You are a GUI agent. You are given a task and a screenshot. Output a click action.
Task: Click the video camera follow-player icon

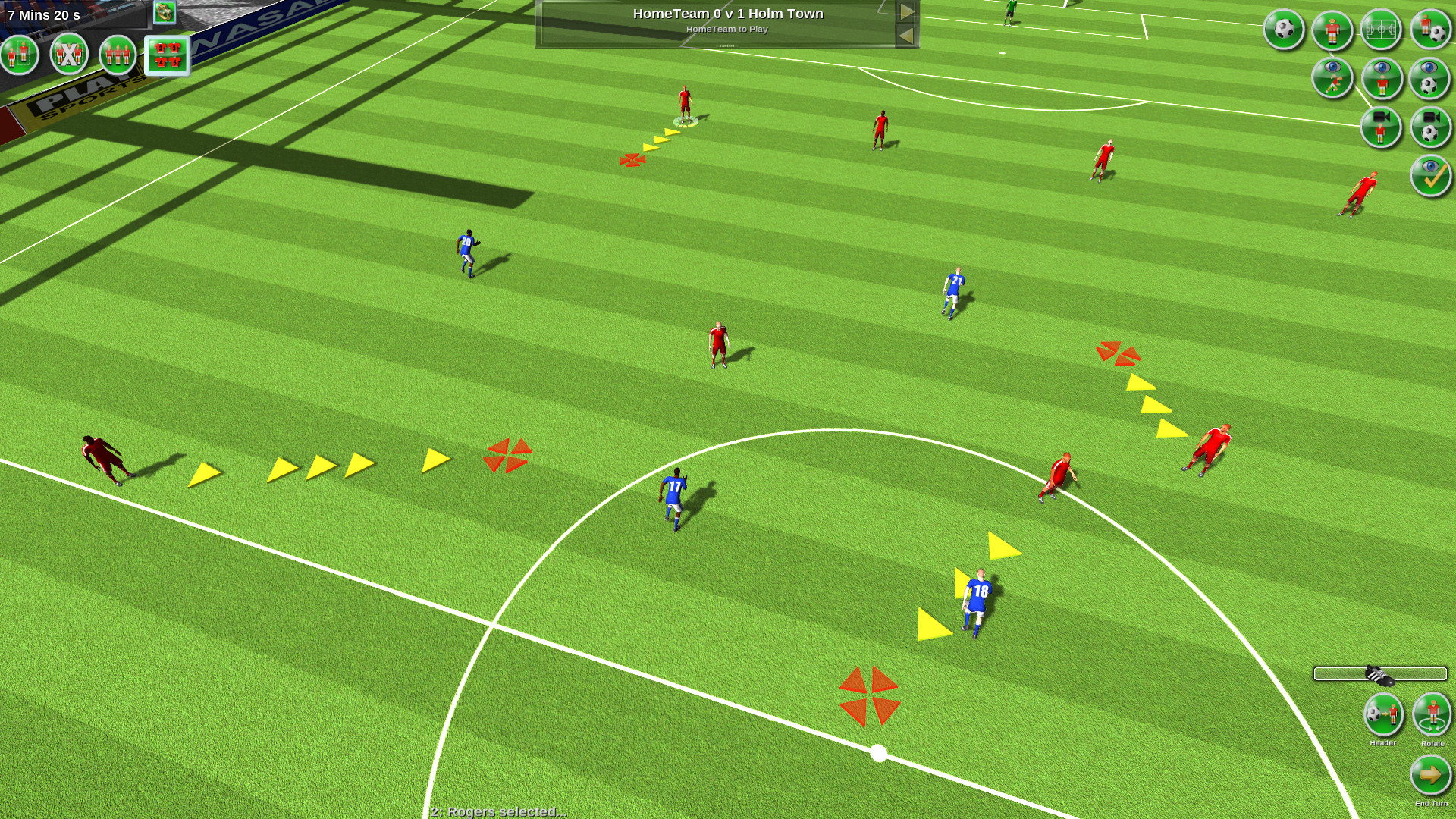click(x=1381, y=127)
